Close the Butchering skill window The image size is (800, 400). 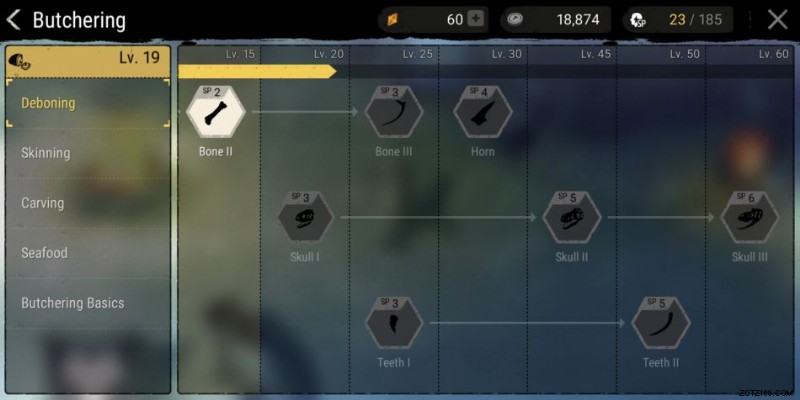(777, 19)
